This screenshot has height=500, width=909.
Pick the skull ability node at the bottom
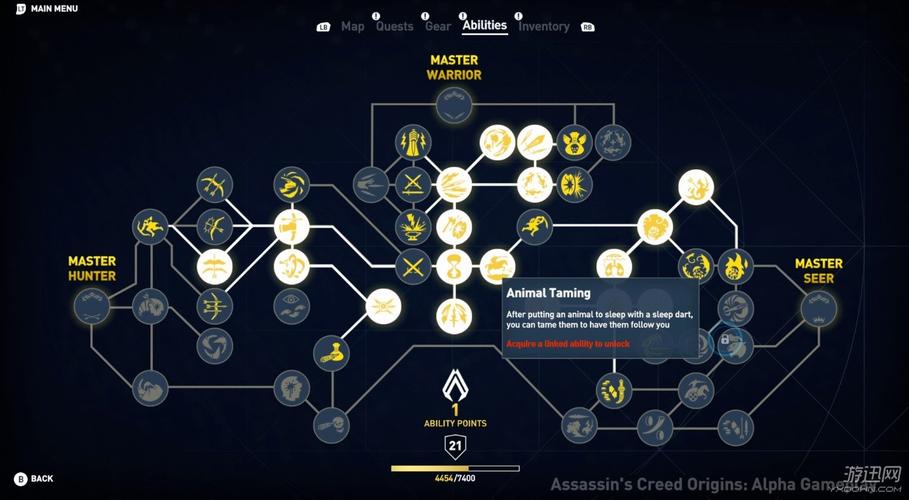coord(330,424)
